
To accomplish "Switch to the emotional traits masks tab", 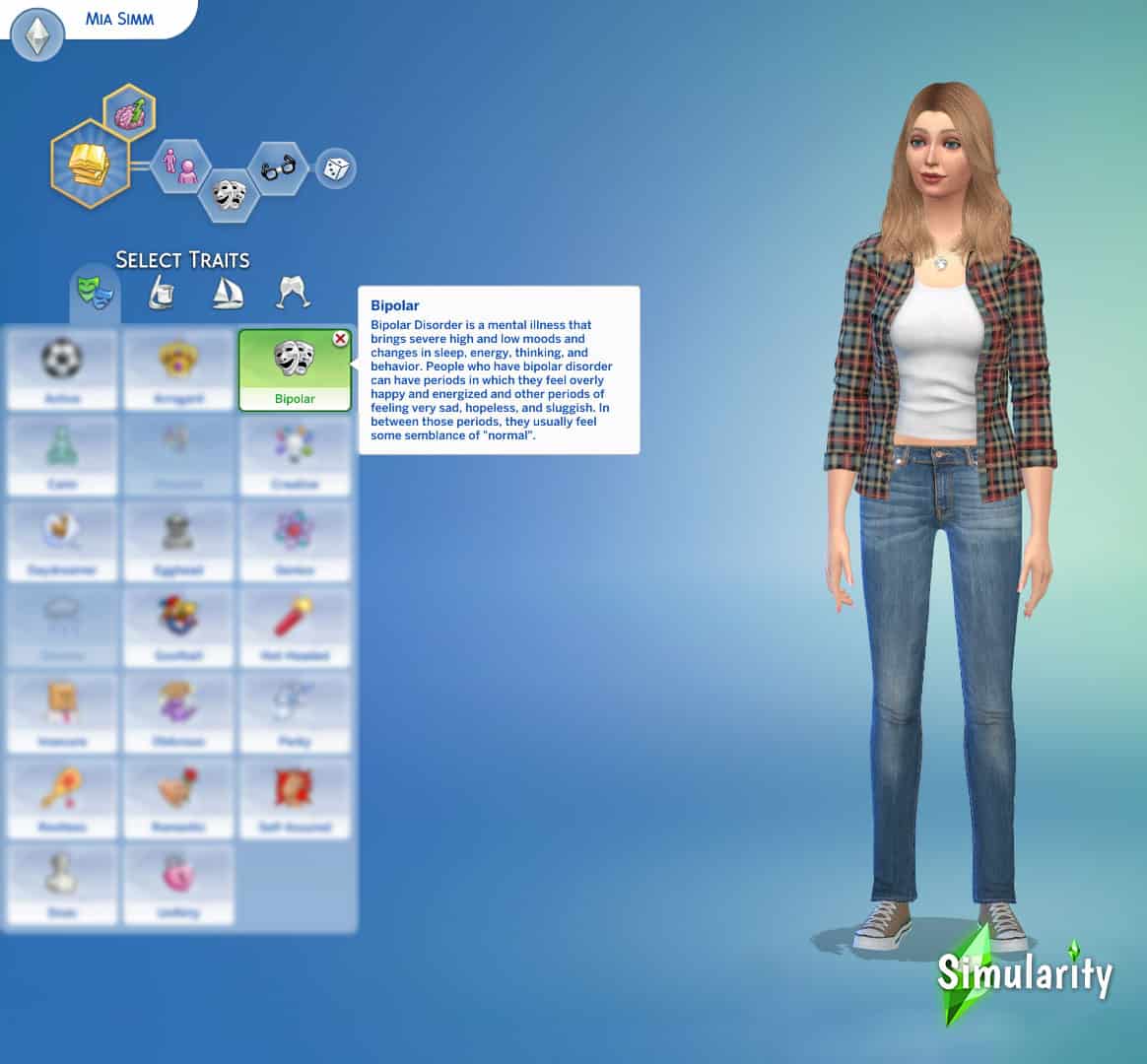I will click(x=95, y=293).
